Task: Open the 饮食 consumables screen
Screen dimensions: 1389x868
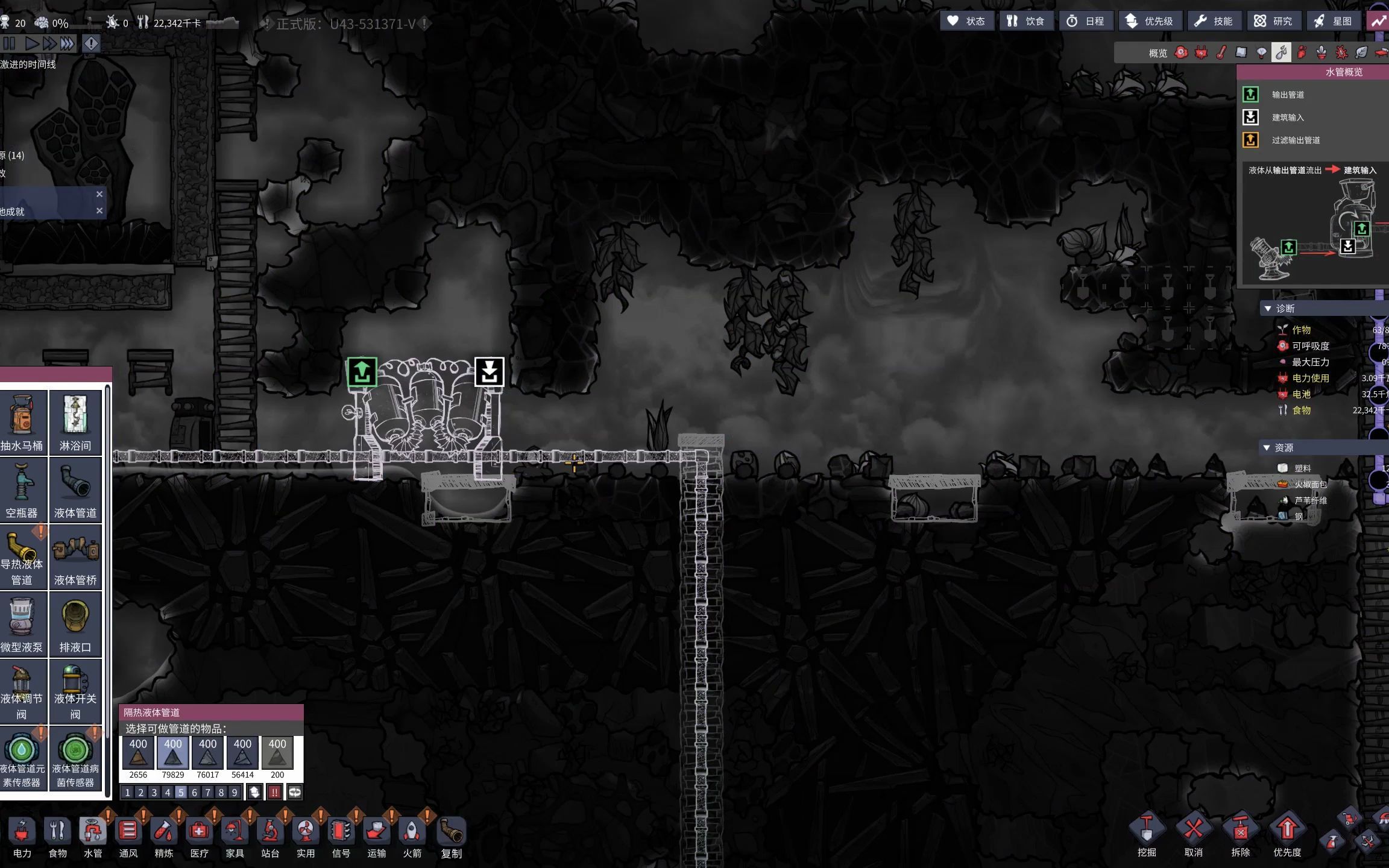Action: 1025,21
